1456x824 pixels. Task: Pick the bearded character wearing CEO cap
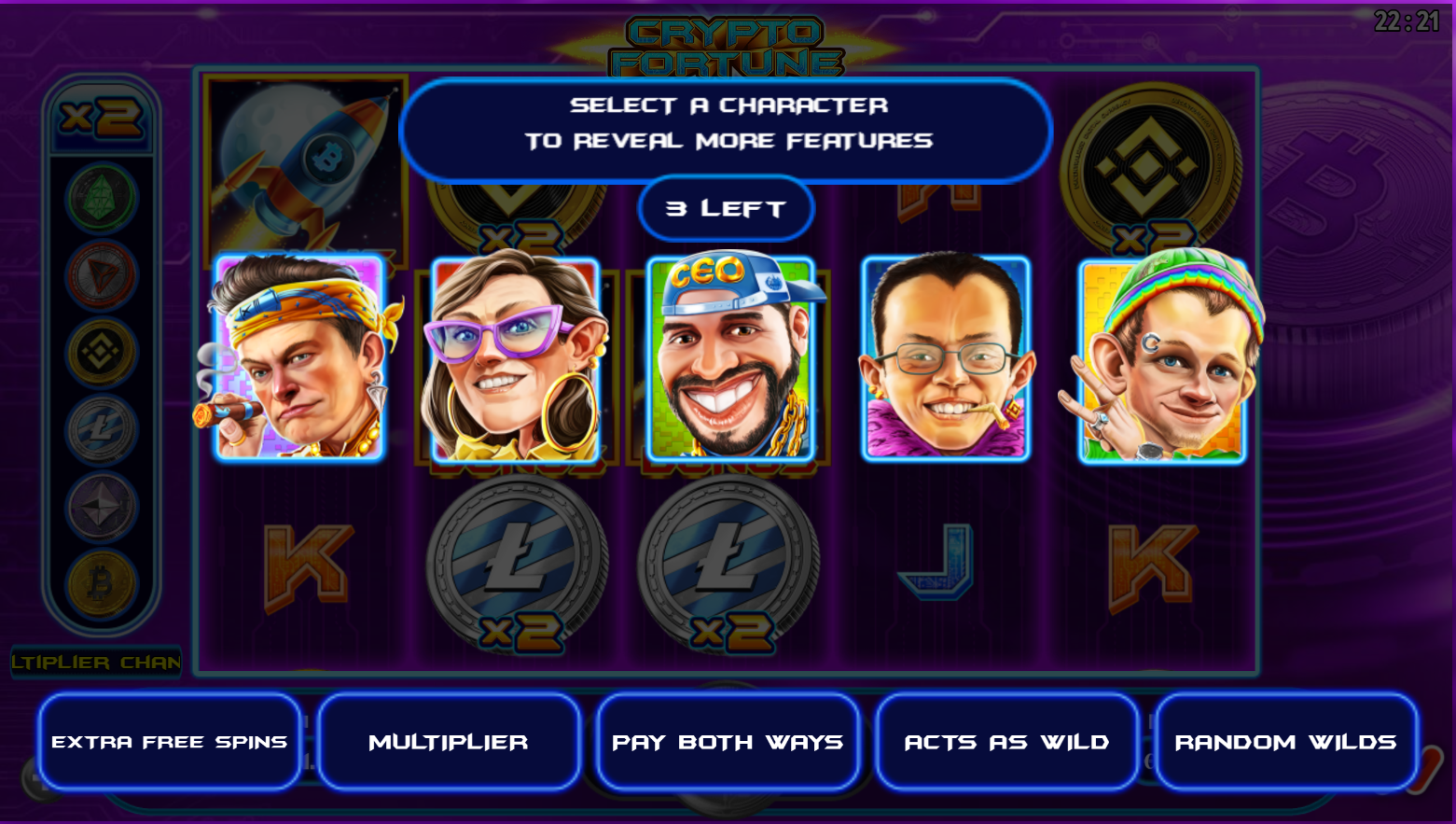tap(730, 361)
